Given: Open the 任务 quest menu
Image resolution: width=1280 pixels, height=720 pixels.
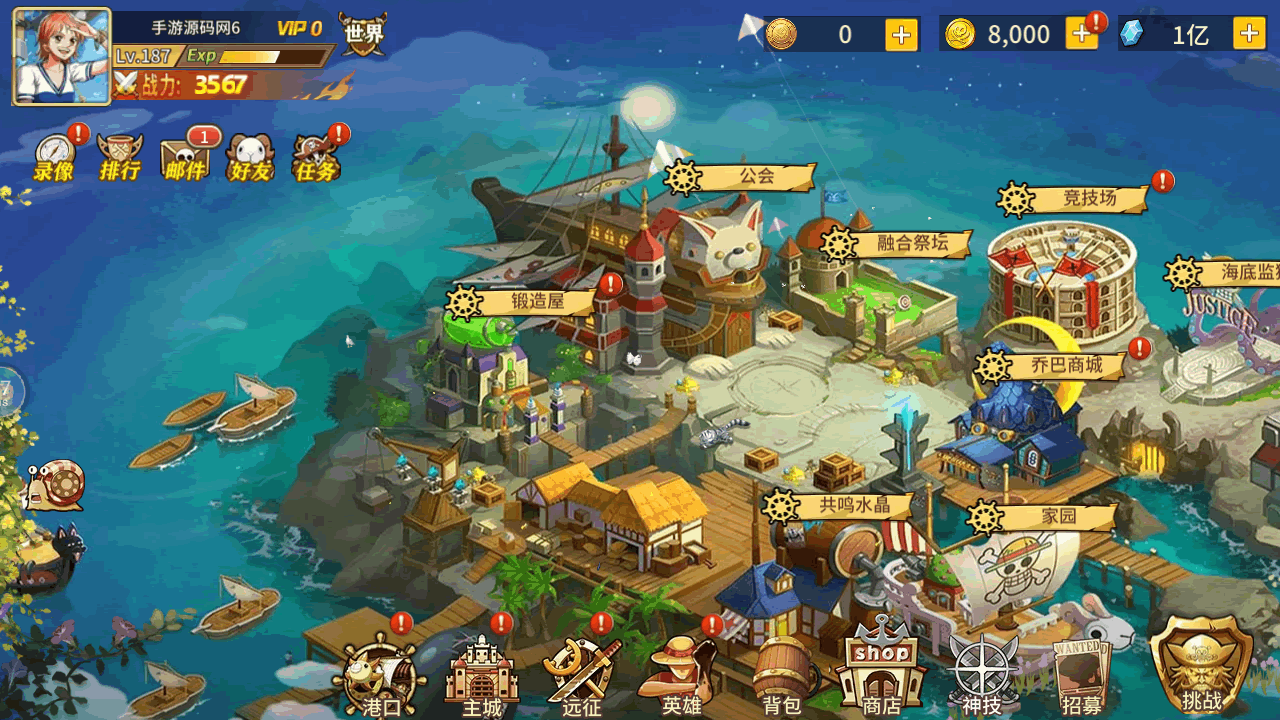Looking at the screenshot, I should click(316, 158).
